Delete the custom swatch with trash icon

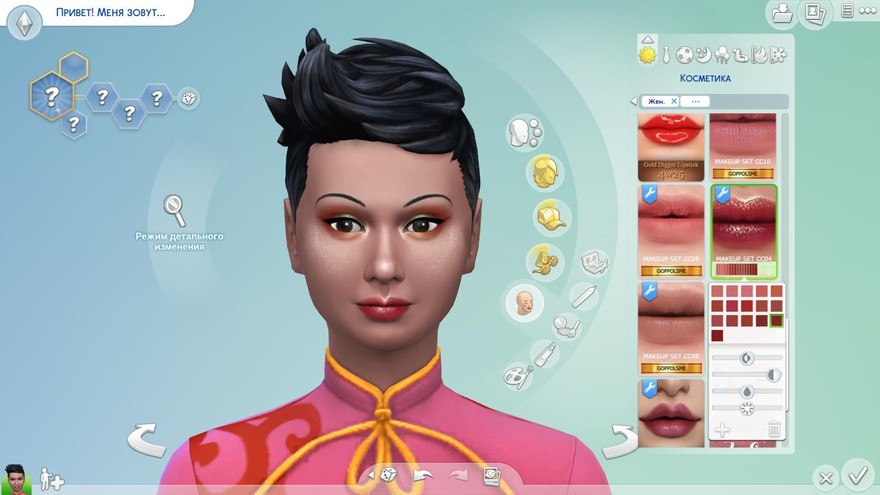pyautogui.click(x=773, y=430)
